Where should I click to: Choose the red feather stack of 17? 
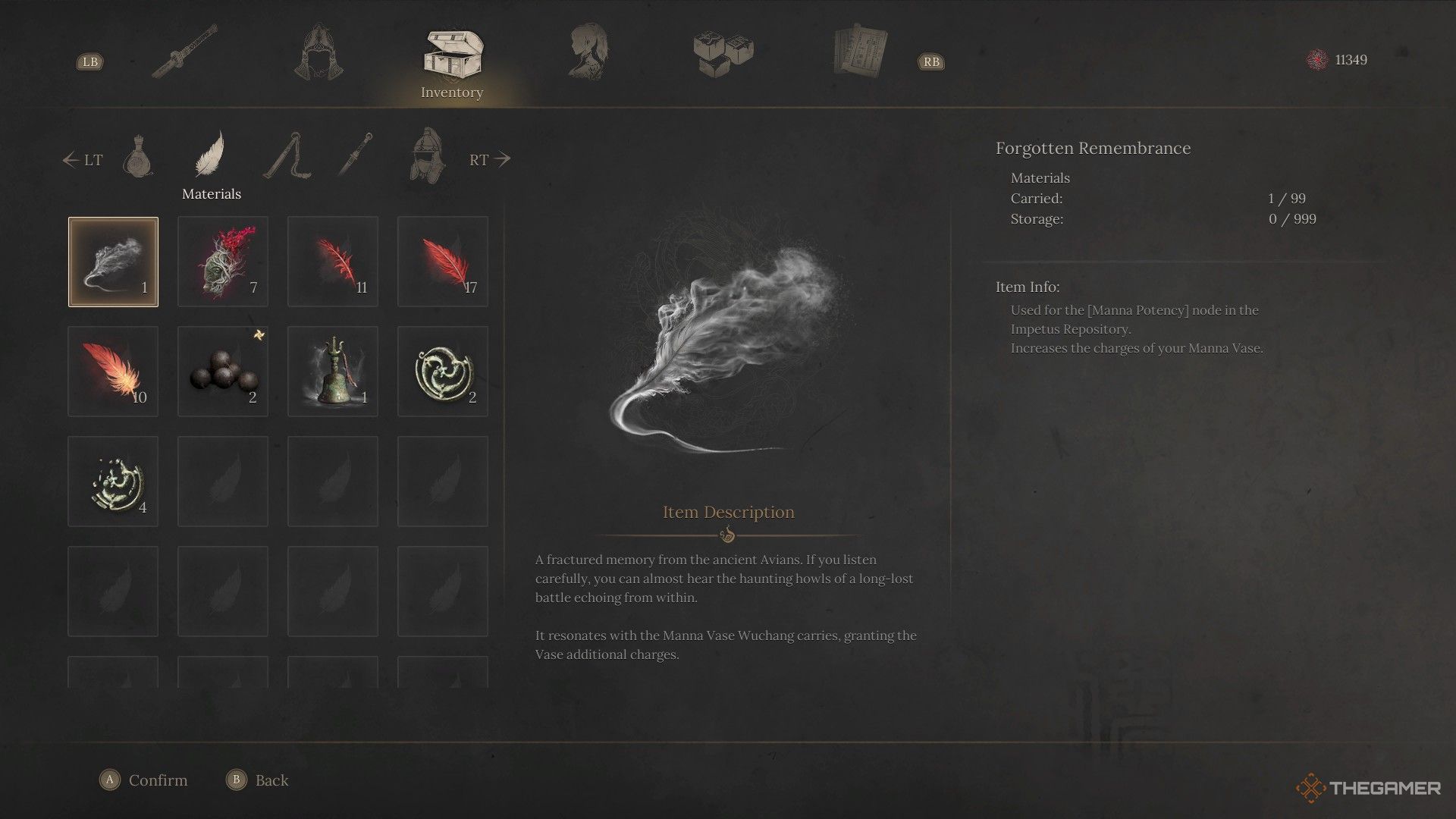pos(443,262)
